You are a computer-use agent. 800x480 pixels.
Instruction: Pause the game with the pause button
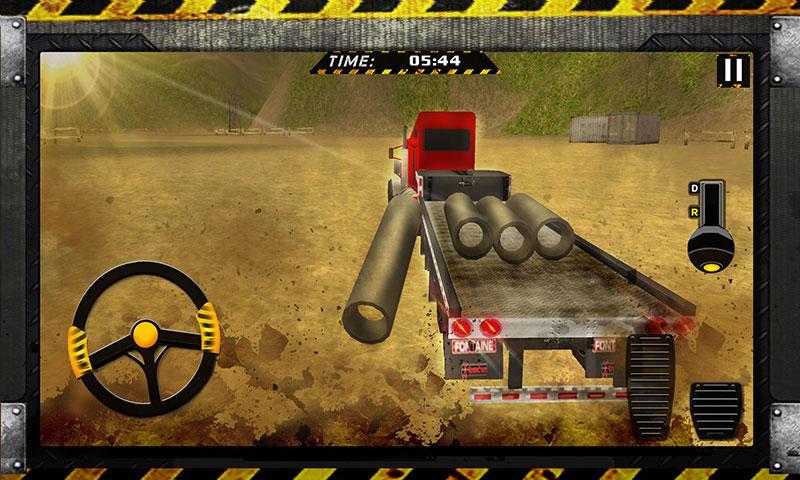pos(733,71)
